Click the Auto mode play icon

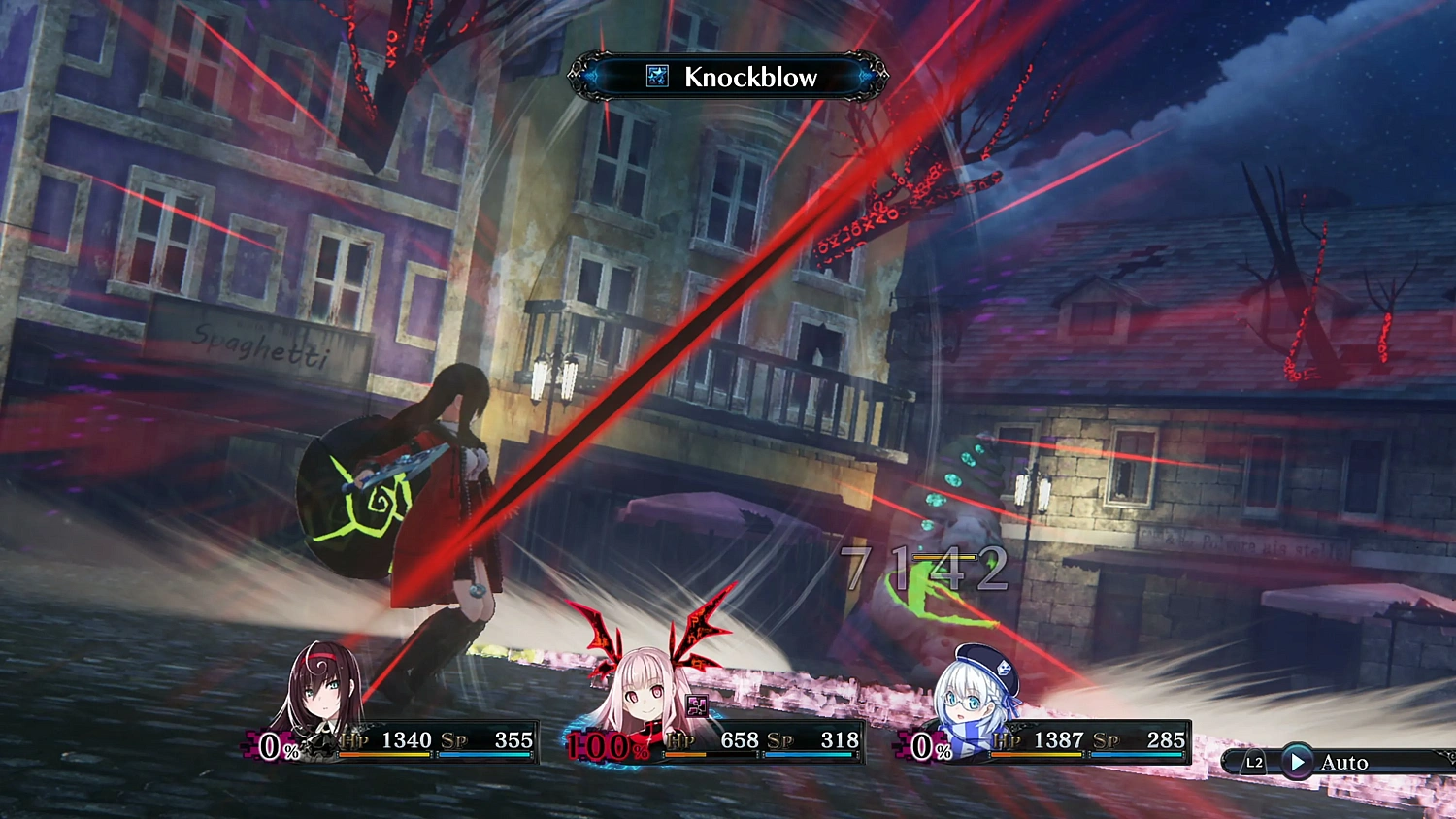(x=1299, y=763)
